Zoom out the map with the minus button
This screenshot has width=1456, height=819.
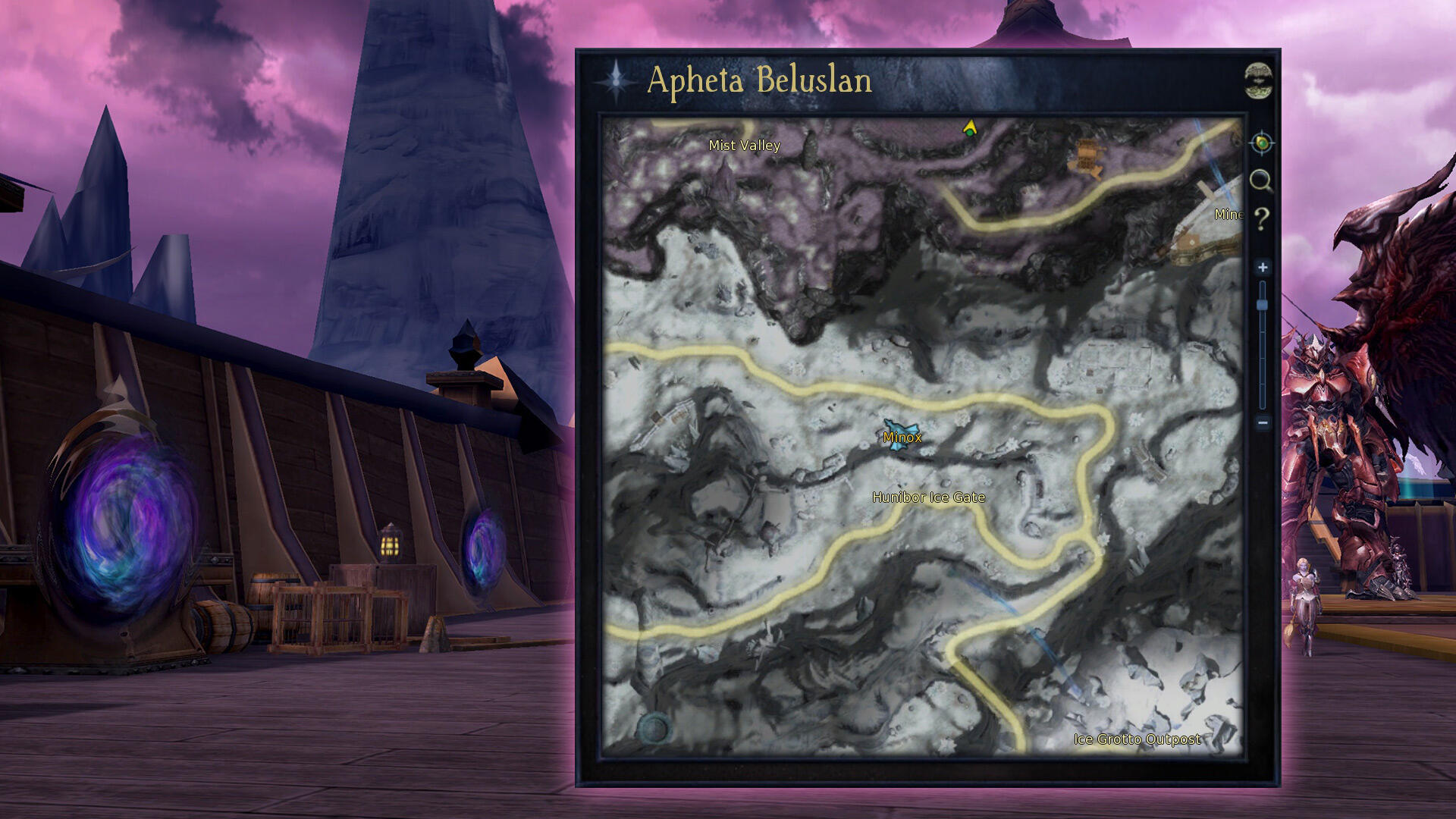[x=1263, y=422]
